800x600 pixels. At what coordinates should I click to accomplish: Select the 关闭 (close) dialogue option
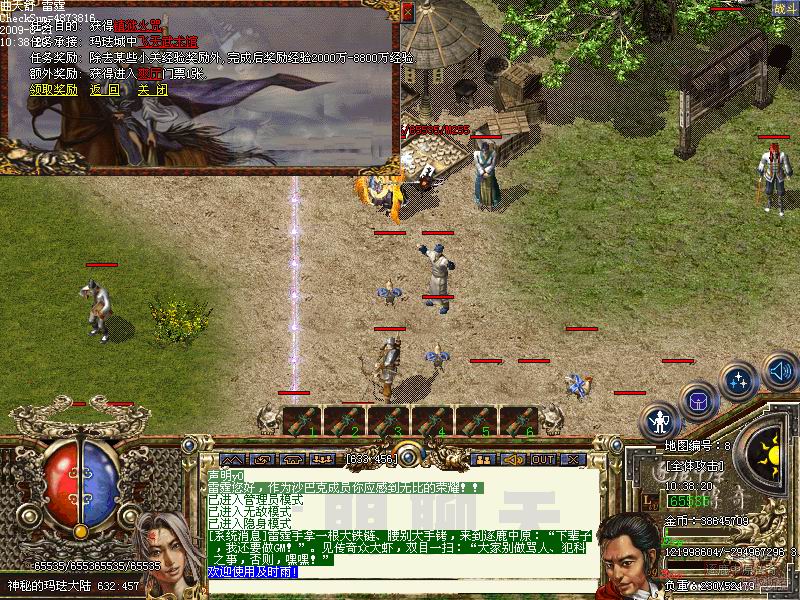tap(152, 89)
